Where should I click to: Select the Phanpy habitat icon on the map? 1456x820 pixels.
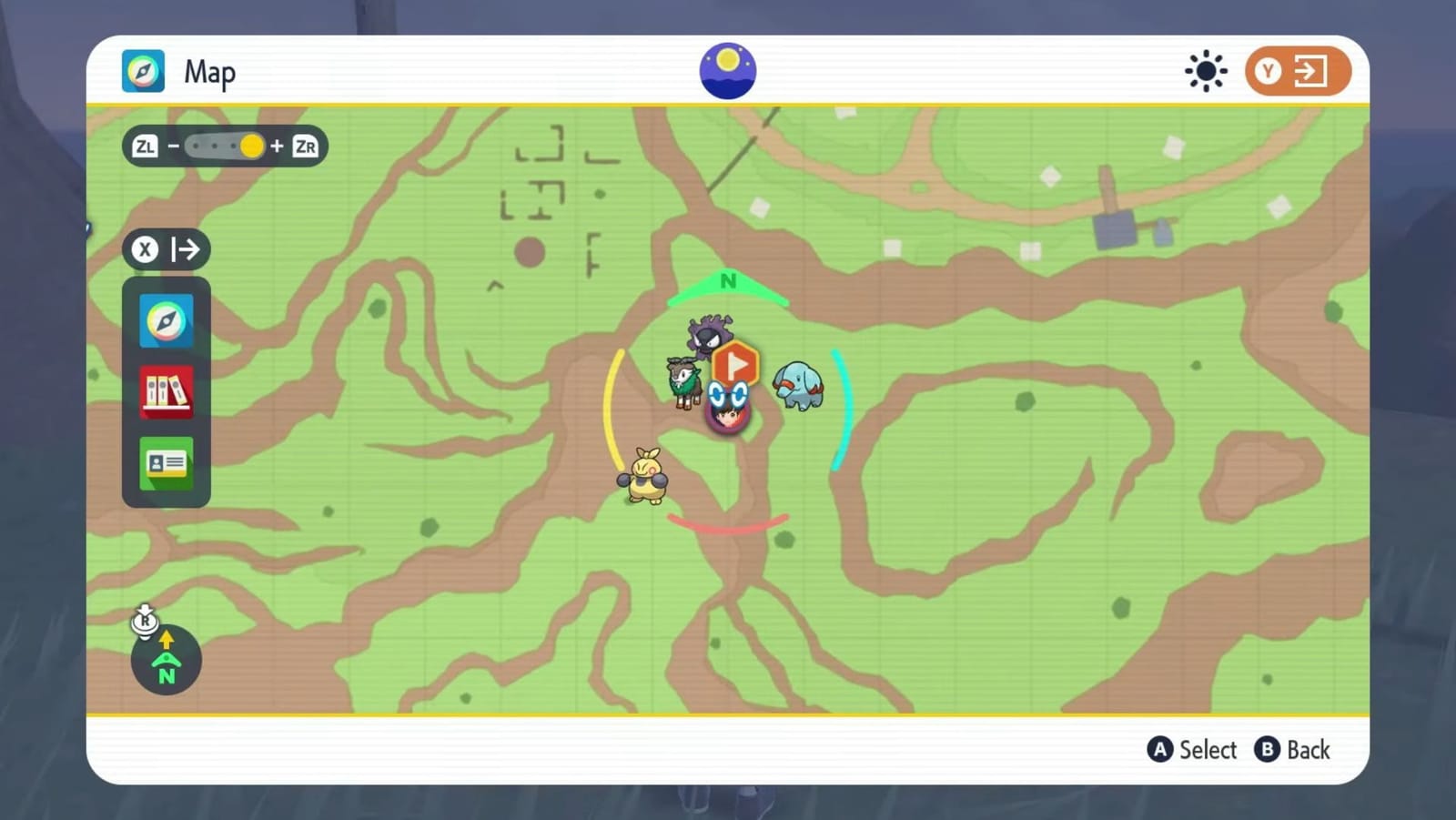pos(798,386)
